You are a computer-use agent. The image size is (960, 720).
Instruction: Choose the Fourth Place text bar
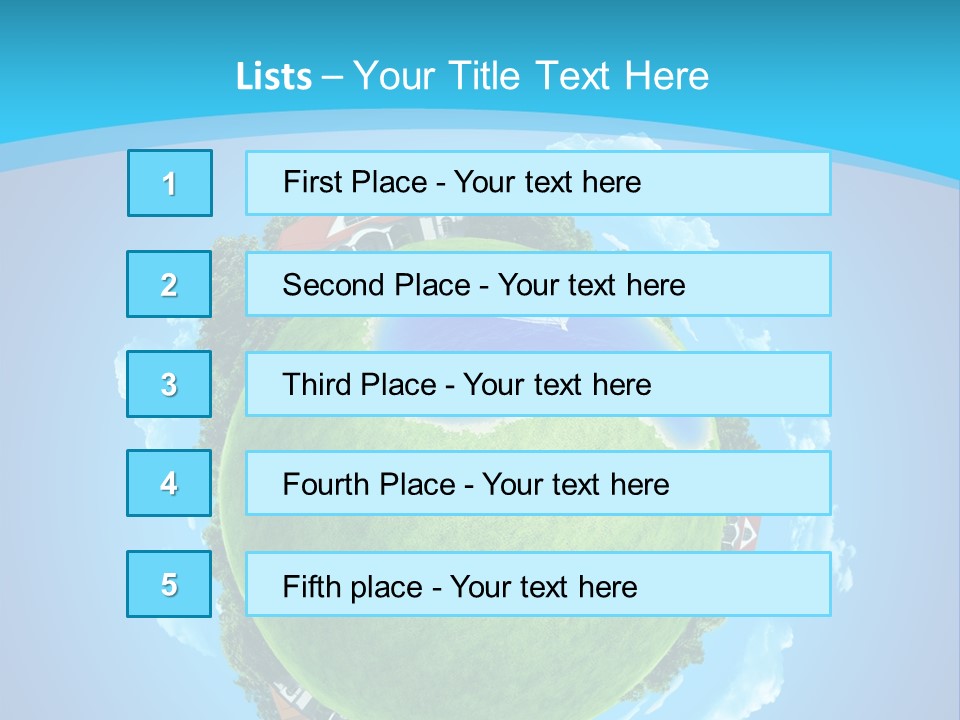coord(538,483)
